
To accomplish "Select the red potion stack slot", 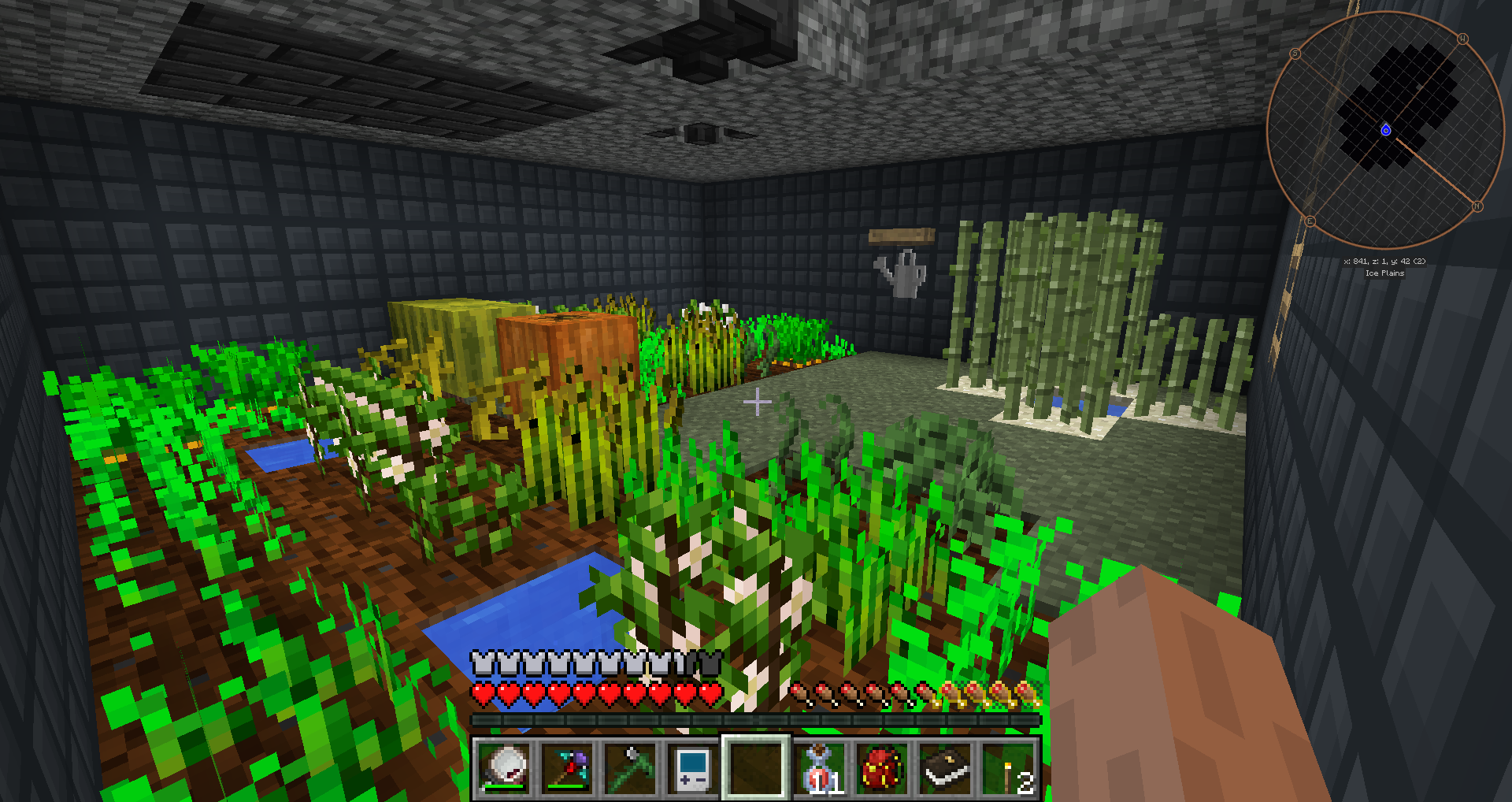I will pyautogui.click(x=819, y=767).
